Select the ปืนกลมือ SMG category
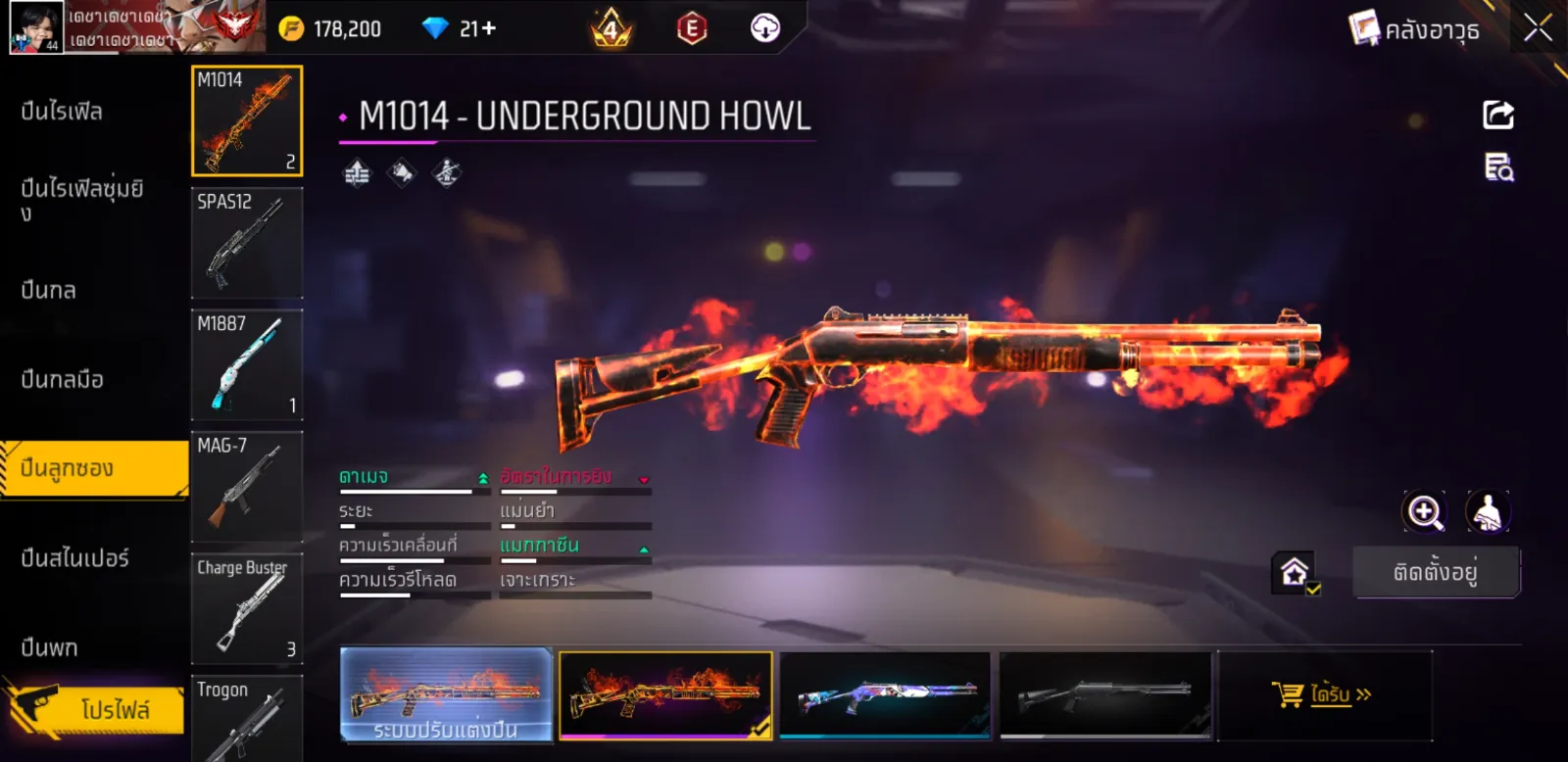Image resolution: width=1568 pixels, height=762 pixels. click(x=62, y=379)
